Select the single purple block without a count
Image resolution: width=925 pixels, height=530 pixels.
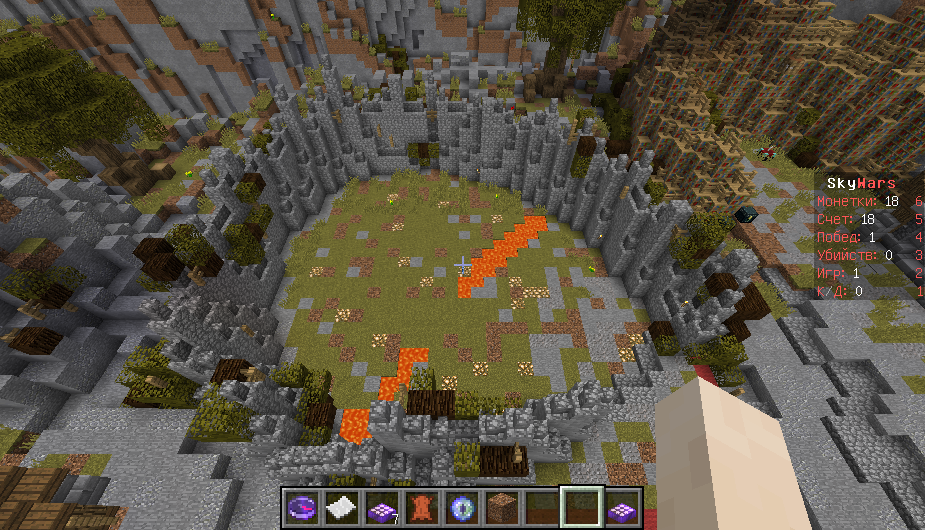click(621, 506)
